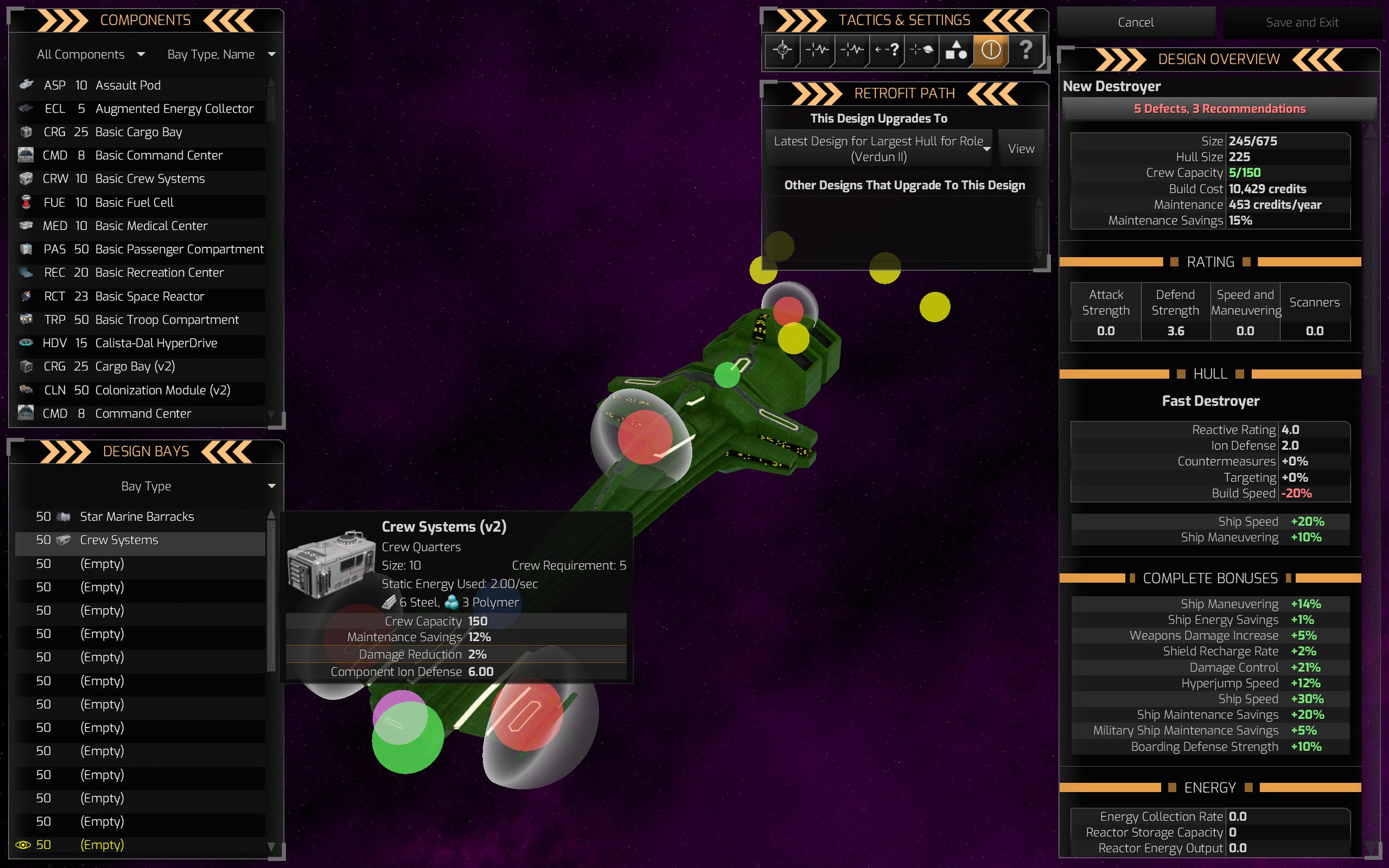Open the Bay Type, Name sort dropdown
Viewport: 1389px width, 868px height.
point(221,55)
